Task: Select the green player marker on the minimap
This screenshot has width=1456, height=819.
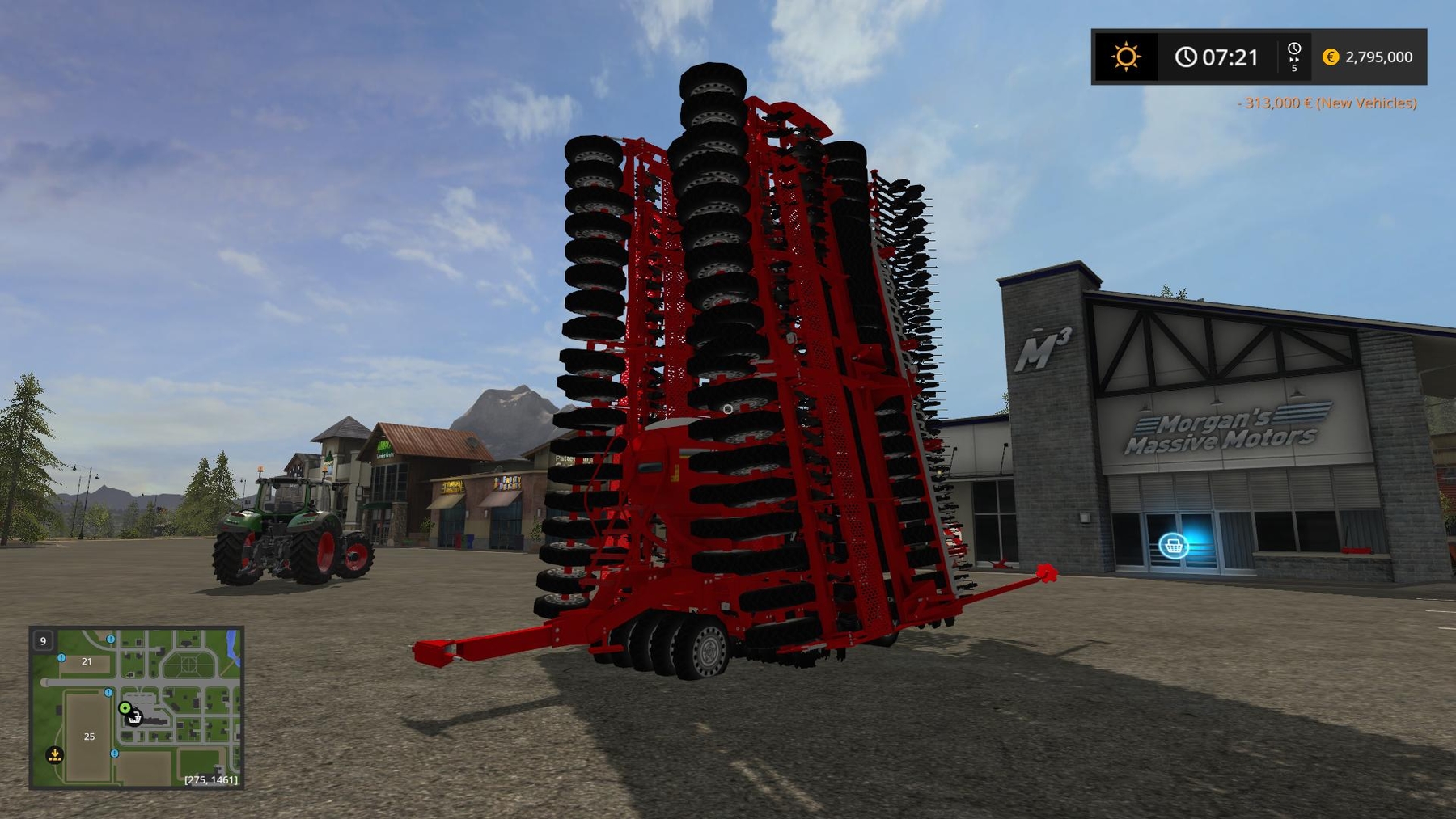Action: [x=125, y=709]
